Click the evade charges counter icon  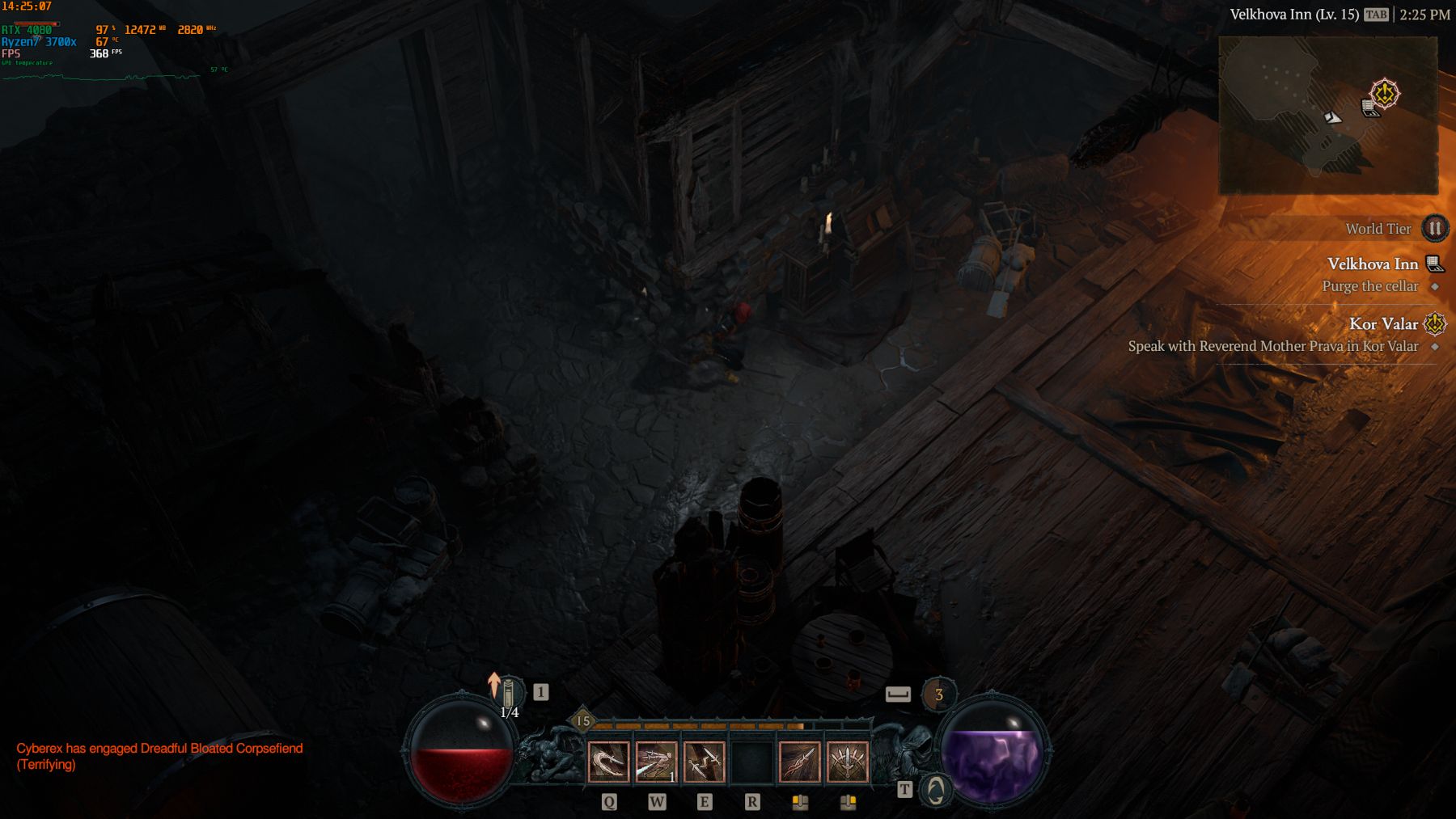[x=938, y=694]
